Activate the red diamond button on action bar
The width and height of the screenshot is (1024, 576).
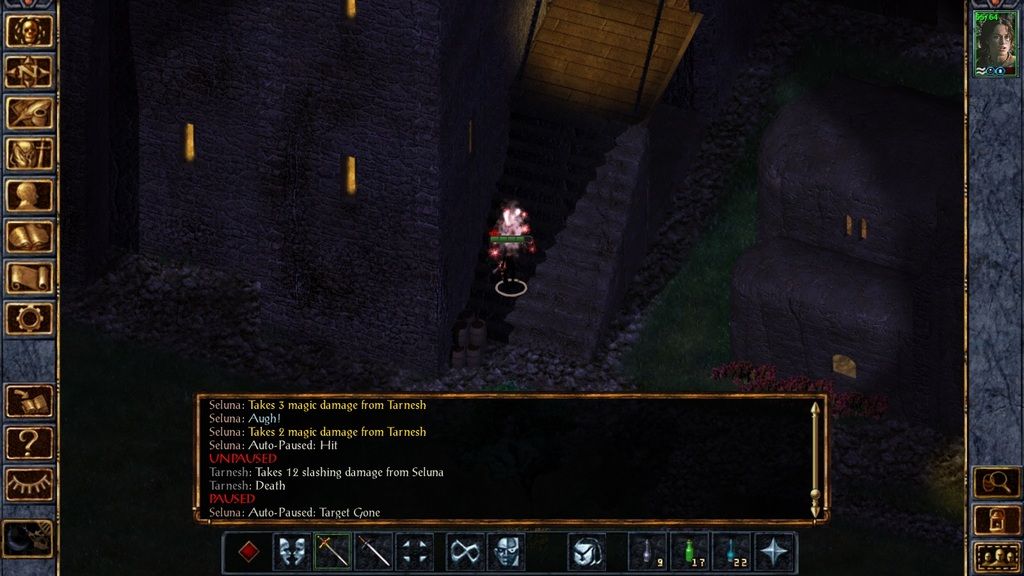point(249,552)
